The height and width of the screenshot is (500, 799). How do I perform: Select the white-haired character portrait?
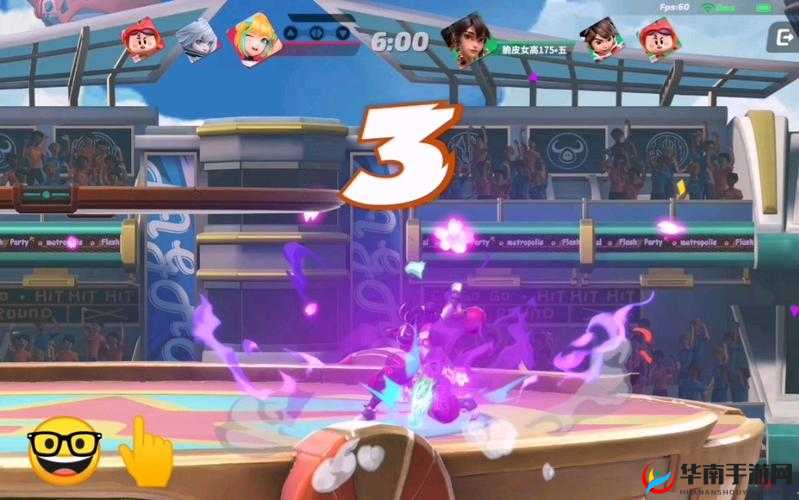(x=193, y=40)
